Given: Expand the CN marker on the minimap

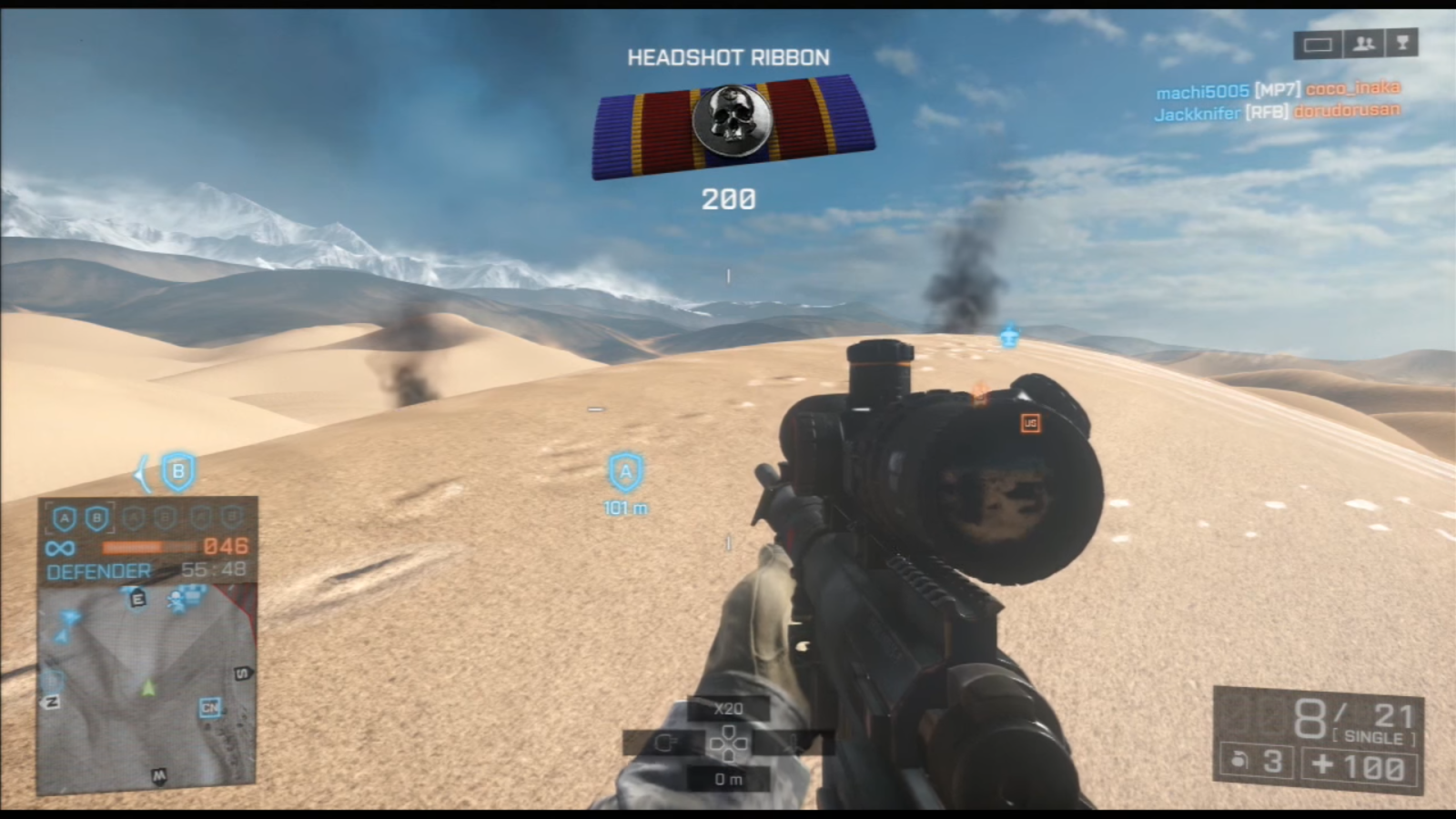Looking at the screenshot, I should click(x=209, y=707).
